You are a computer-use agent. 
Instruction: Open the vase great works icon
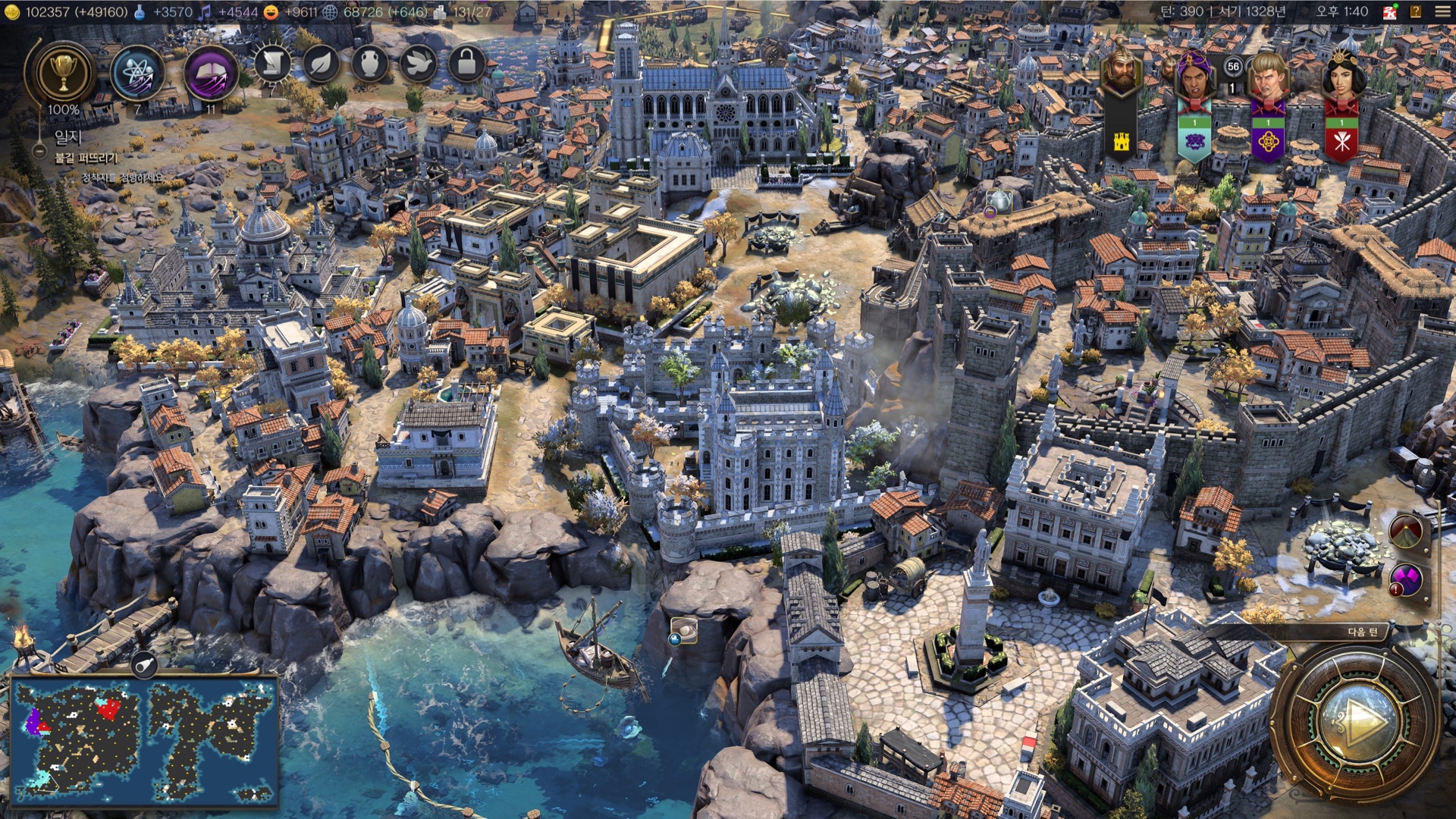point(369,64)
